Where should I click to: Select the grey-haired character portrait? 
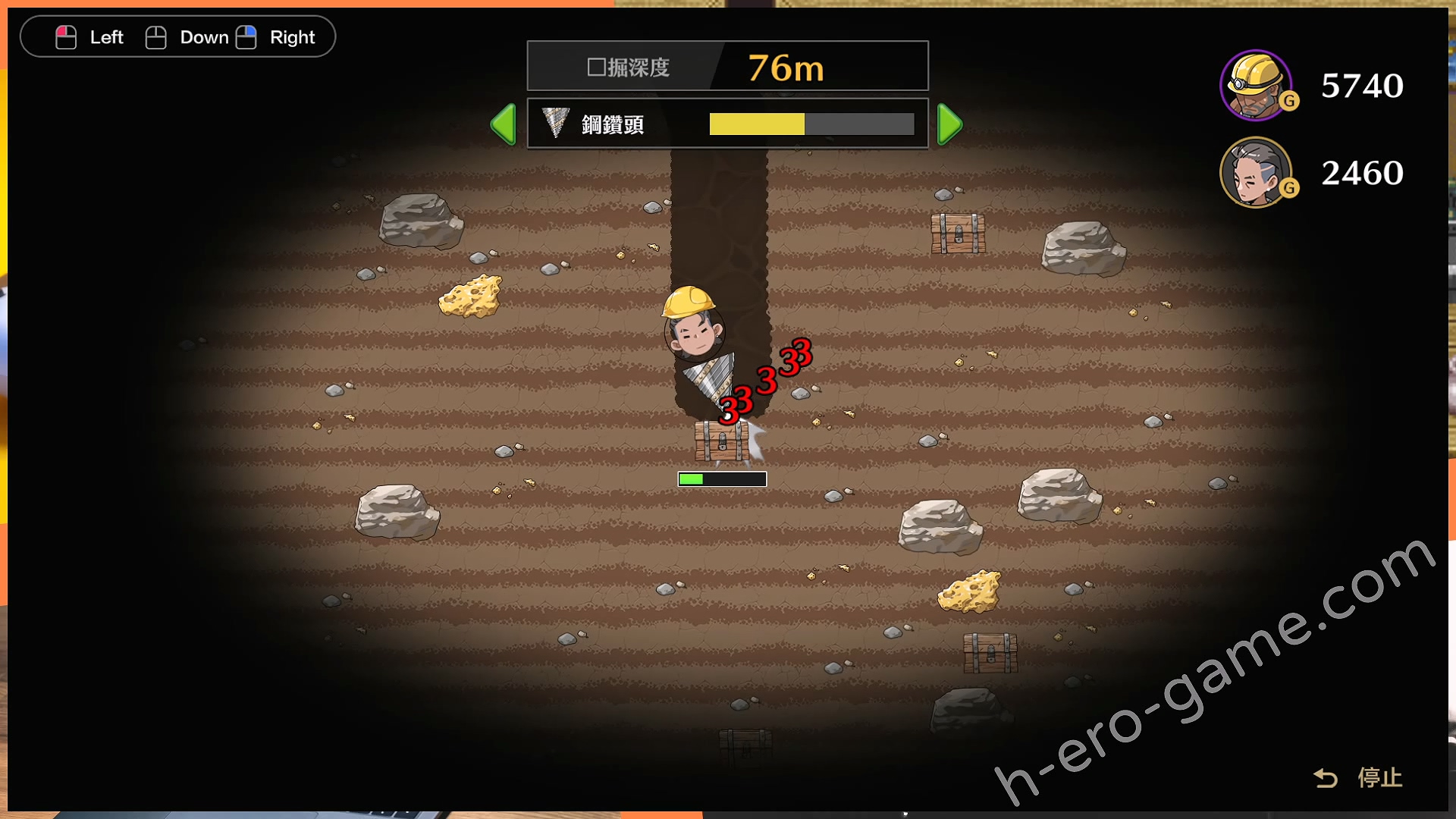pyautogui.click(x=1256, y=172)
